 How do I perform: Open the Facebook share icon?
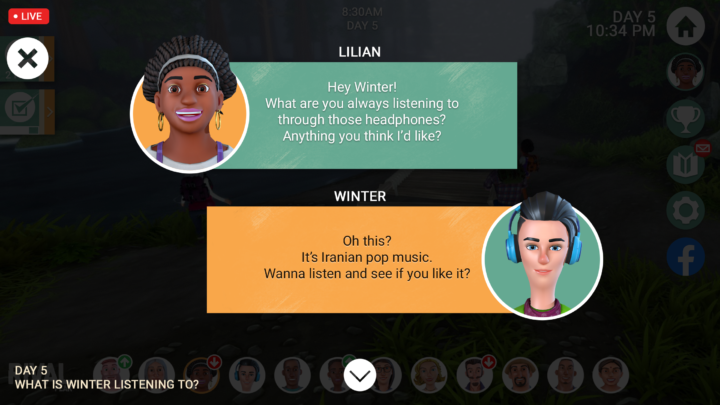[686, 258]
